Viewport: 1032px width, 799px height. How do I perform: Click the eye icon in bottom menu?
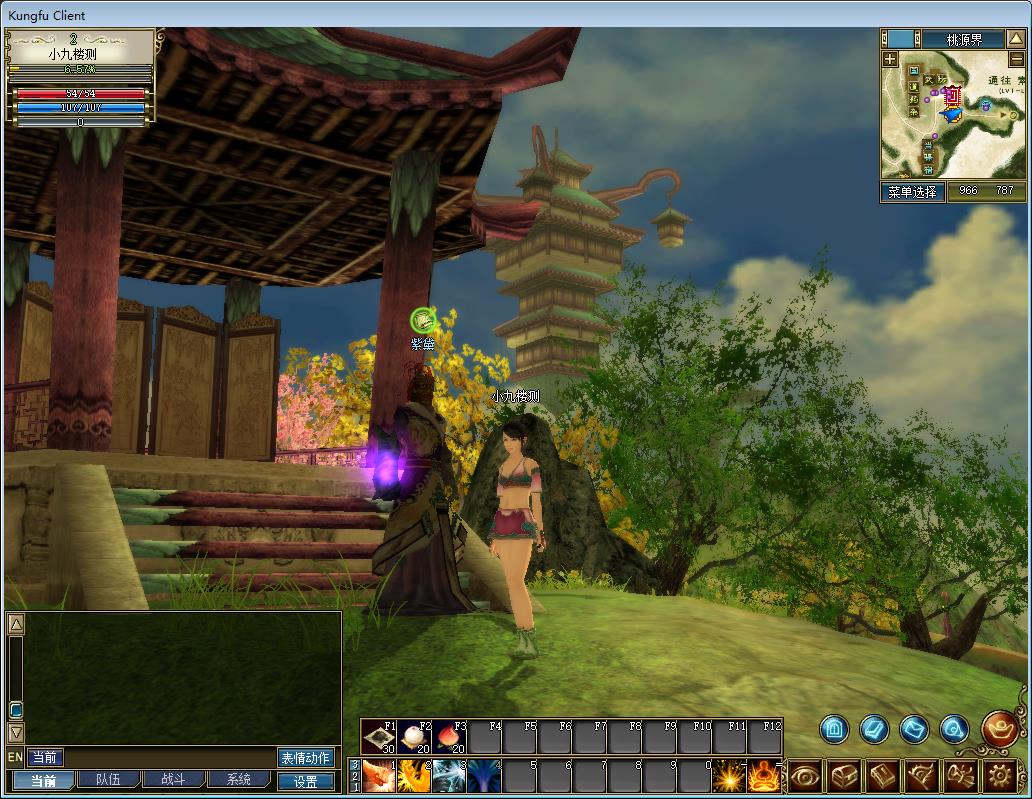point(806,776)
